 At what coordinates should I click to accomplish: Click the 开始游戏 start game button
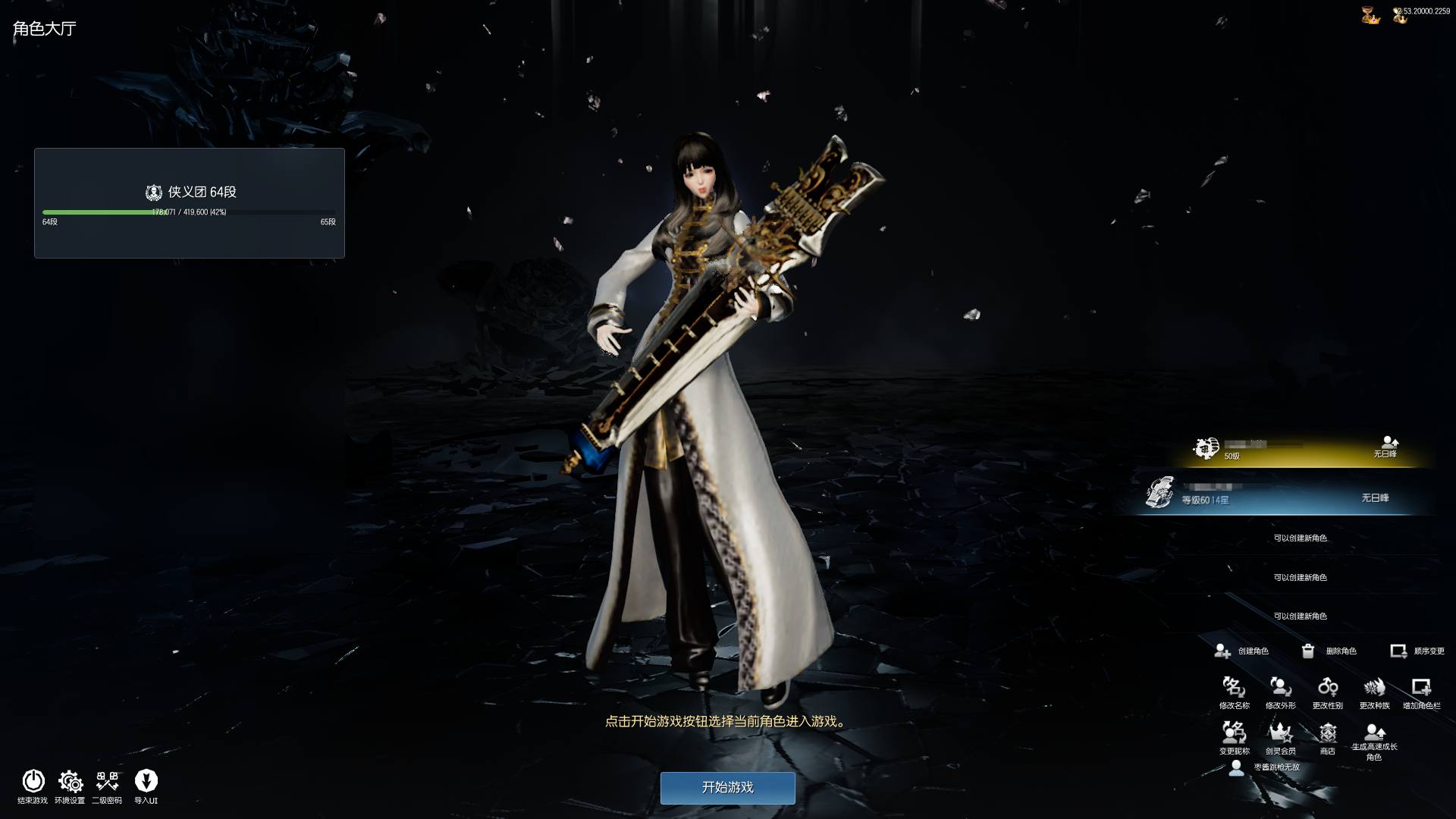click(727, 787)
